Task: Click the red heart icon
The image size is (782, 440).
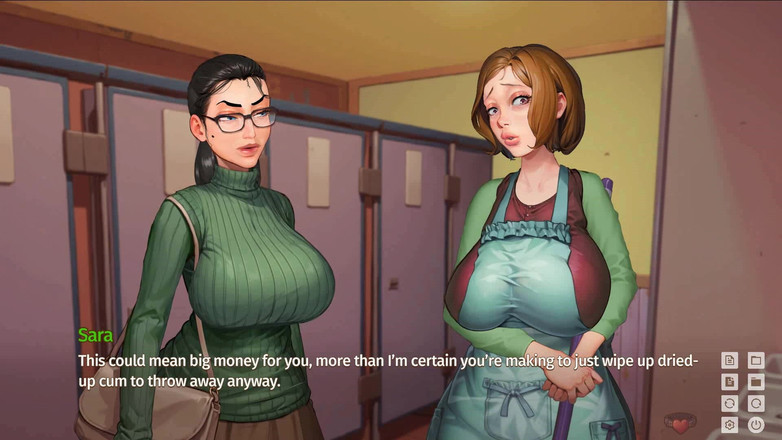Action: pos(681,424)
